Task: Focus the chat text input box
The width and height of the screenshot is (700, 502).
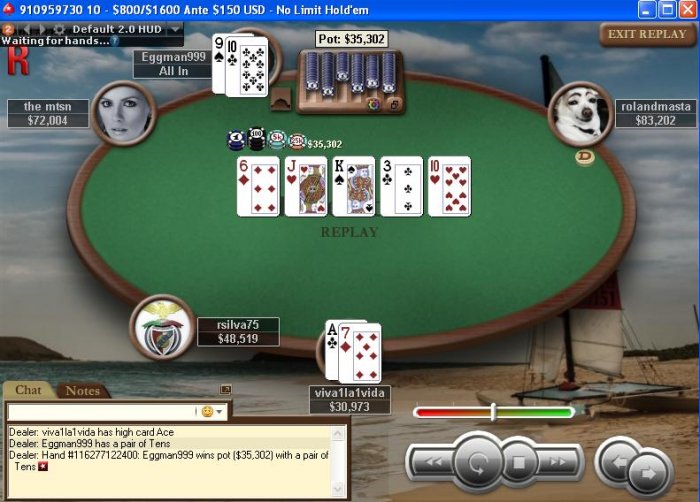Action: click(x=100, y=411)
